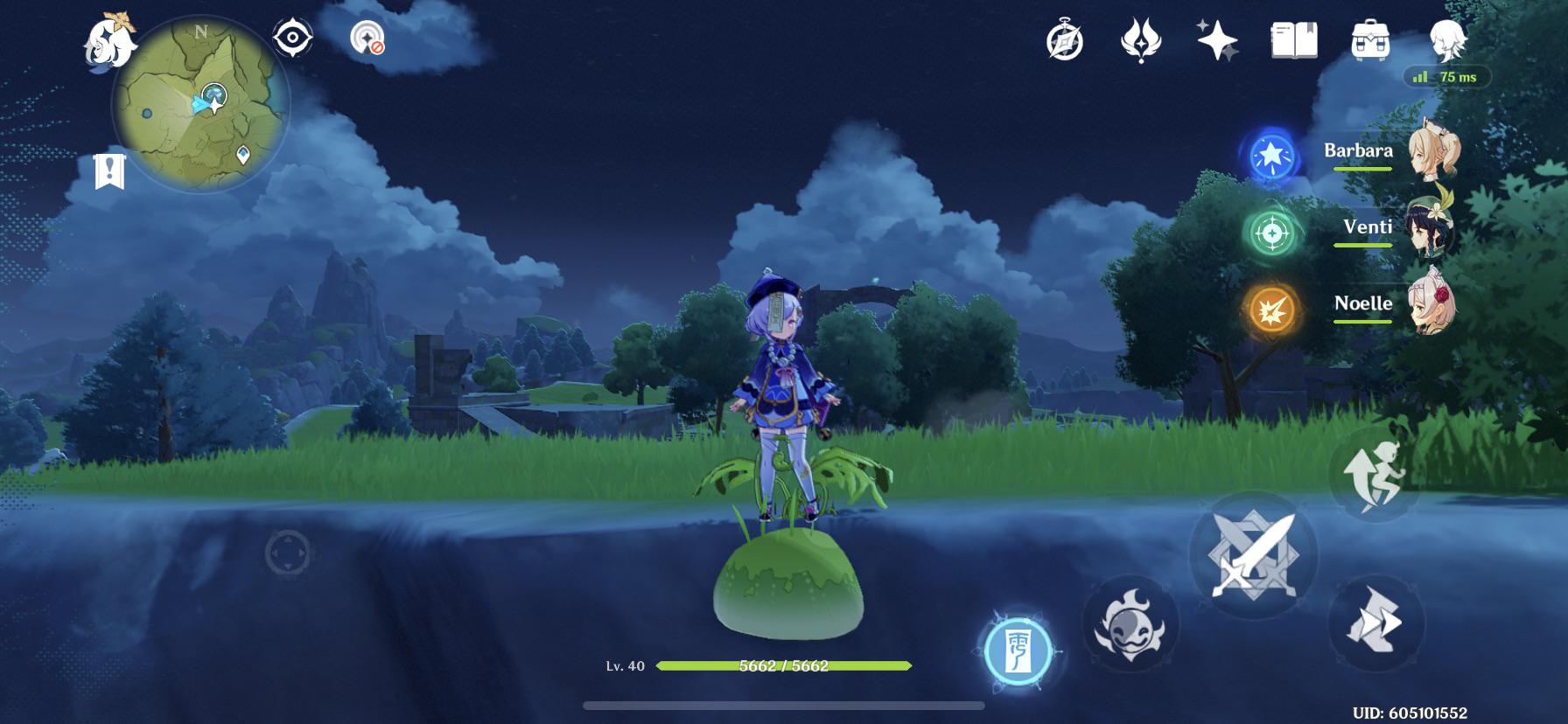The height and width of the screenshot is (724, 1568).
Task: Open the backpack inventory
Action: pos(1370,40)
